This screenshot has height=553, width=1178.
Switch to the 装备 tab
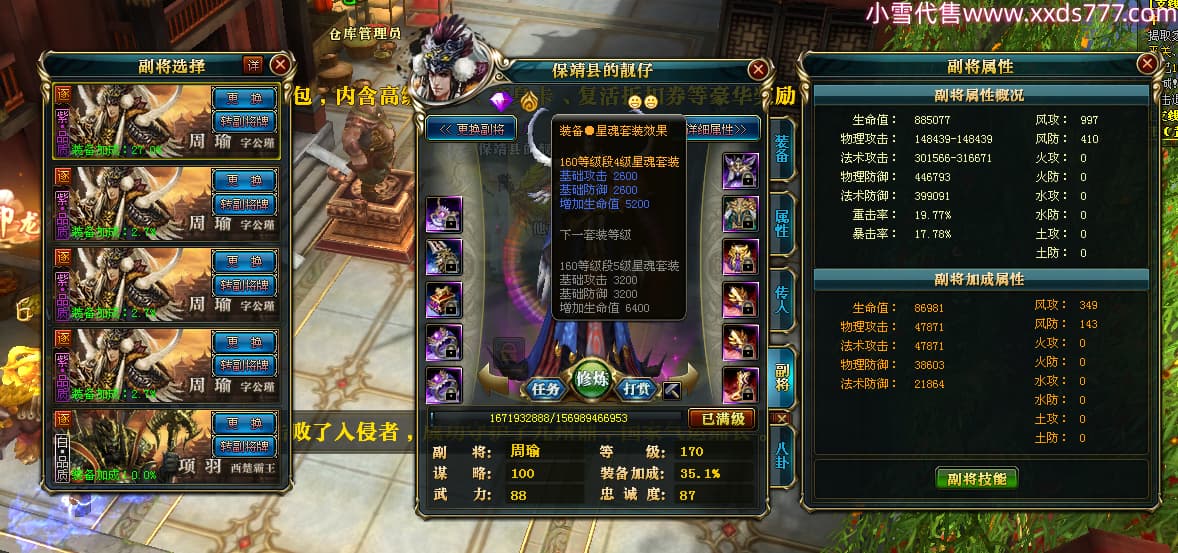click(x=782, y=148)
